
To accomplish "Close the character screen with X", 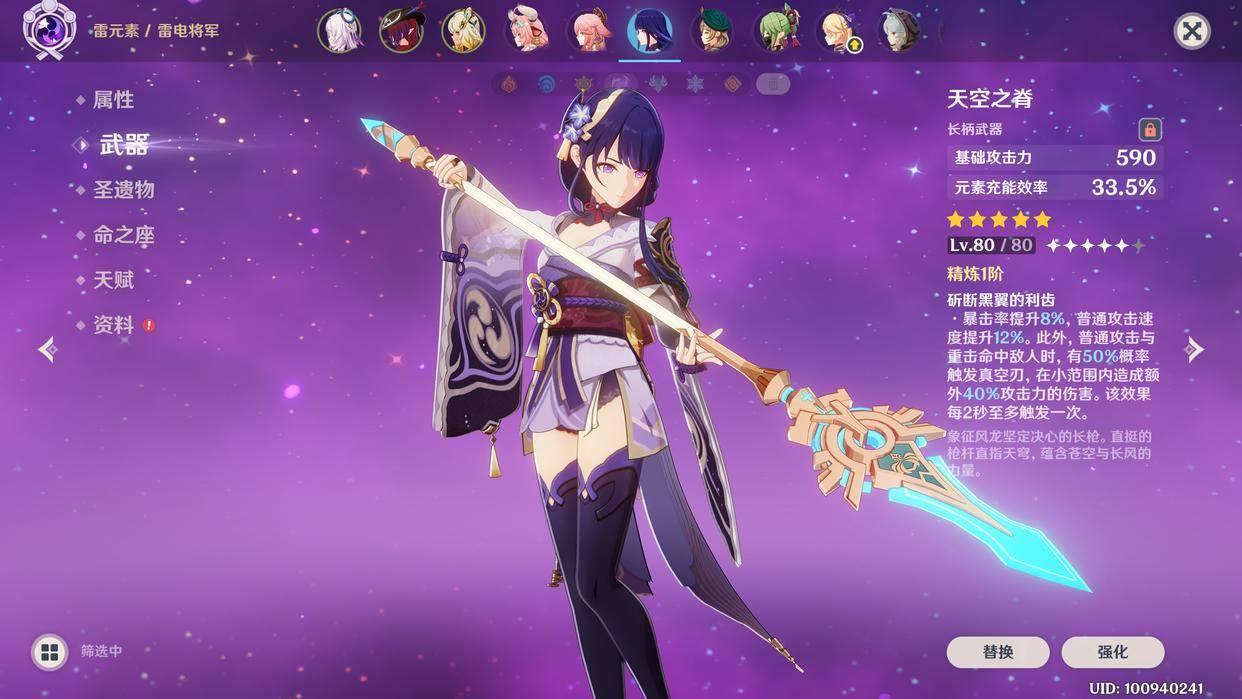I will 1191,31.
